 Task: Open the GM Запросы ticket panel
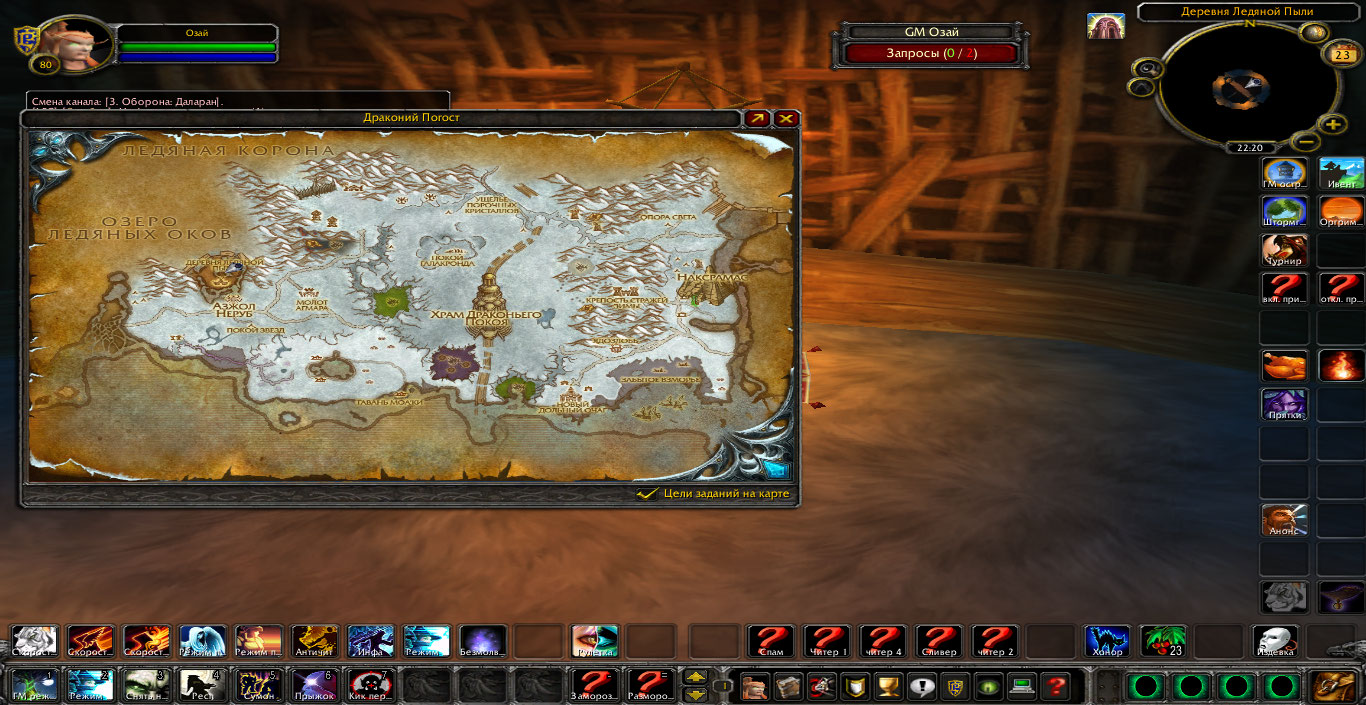click(x=931, y=53)
